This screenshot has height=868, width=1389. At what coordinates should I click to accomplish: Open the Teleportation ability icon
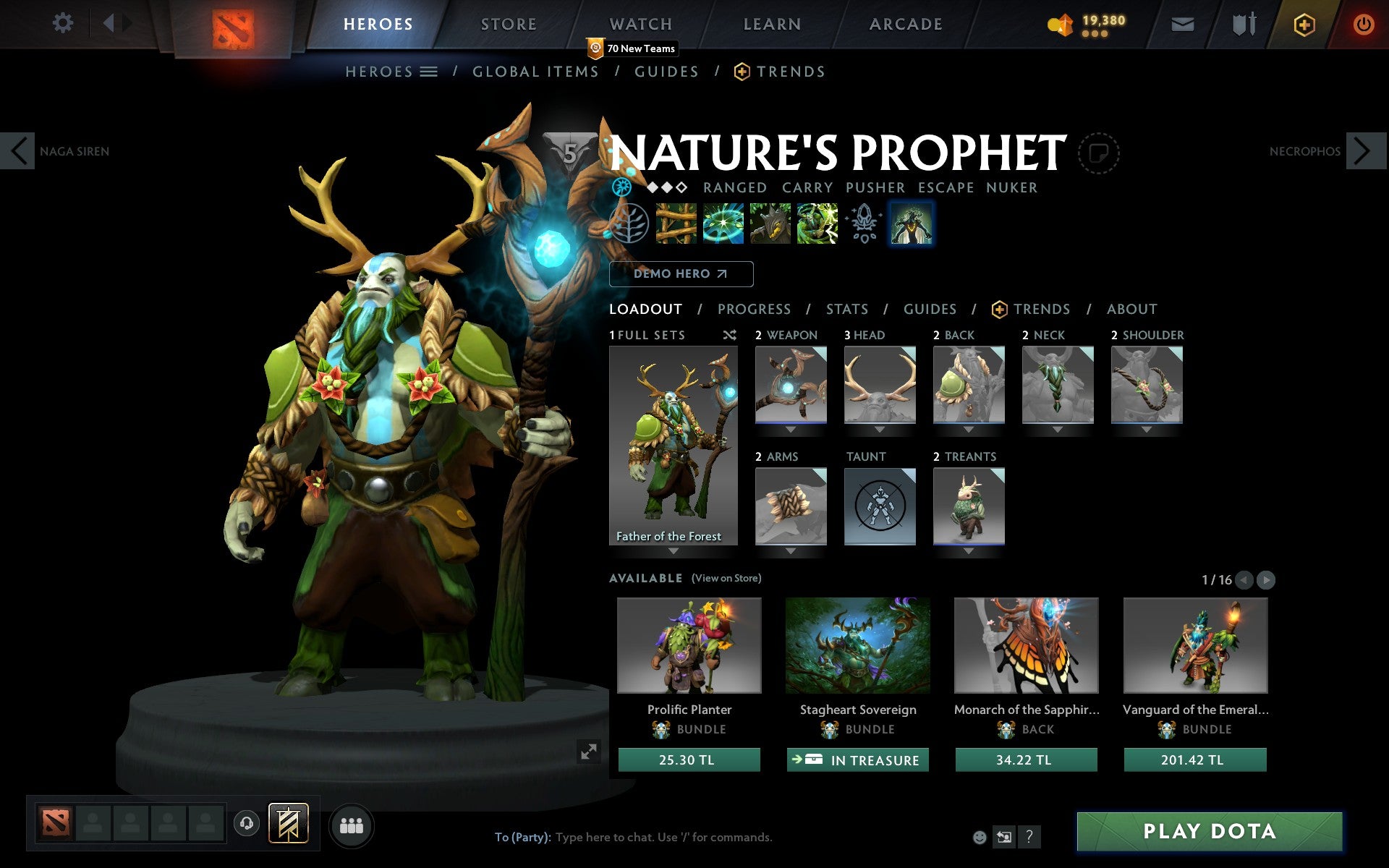tap(722, 223)
